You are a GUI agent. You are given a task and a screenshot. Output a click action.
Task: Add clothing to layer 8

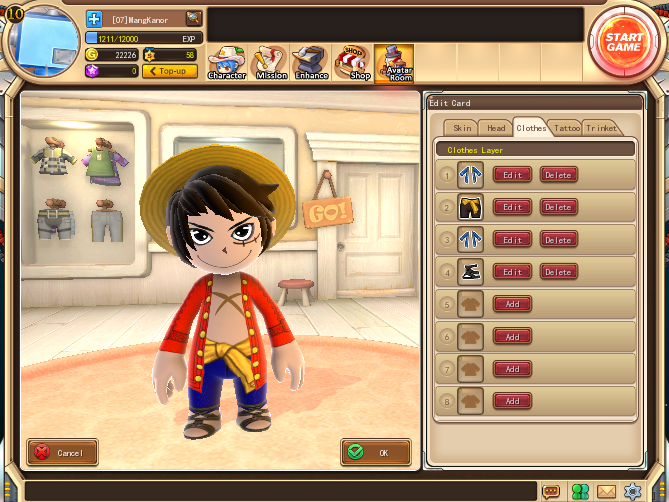[512, 401]
